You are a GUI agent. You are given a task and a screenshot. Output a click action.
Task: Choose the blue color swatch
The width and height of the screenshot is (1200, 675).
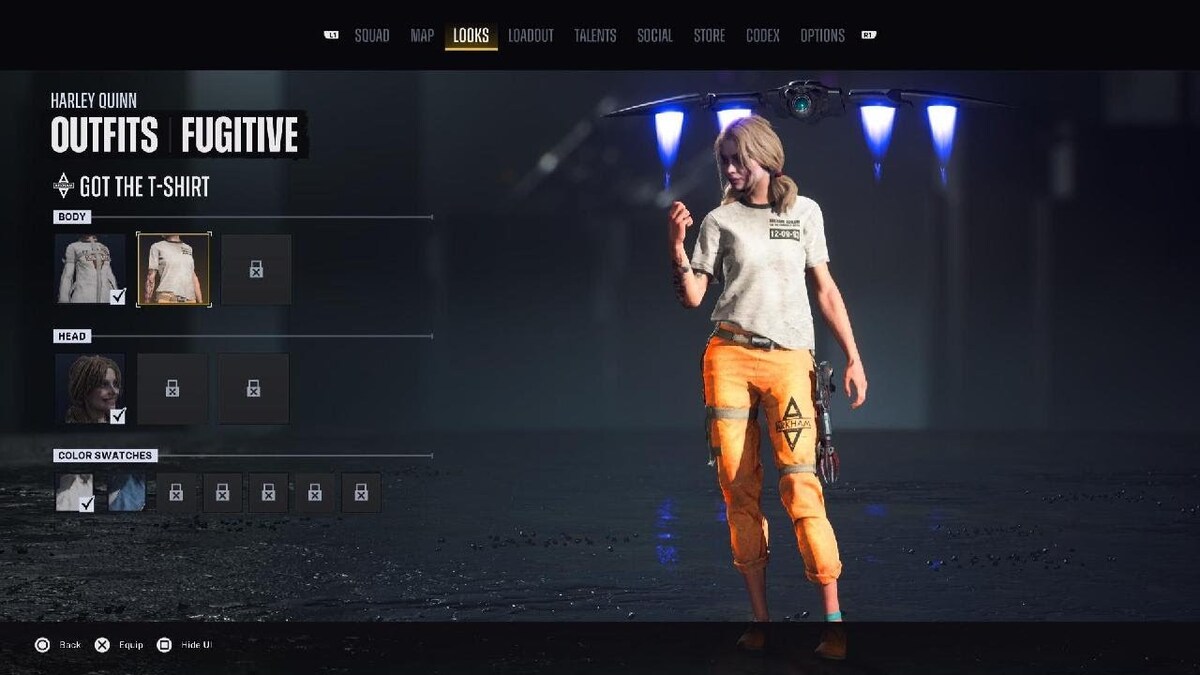pyautogui.click(x=127, y=492)
